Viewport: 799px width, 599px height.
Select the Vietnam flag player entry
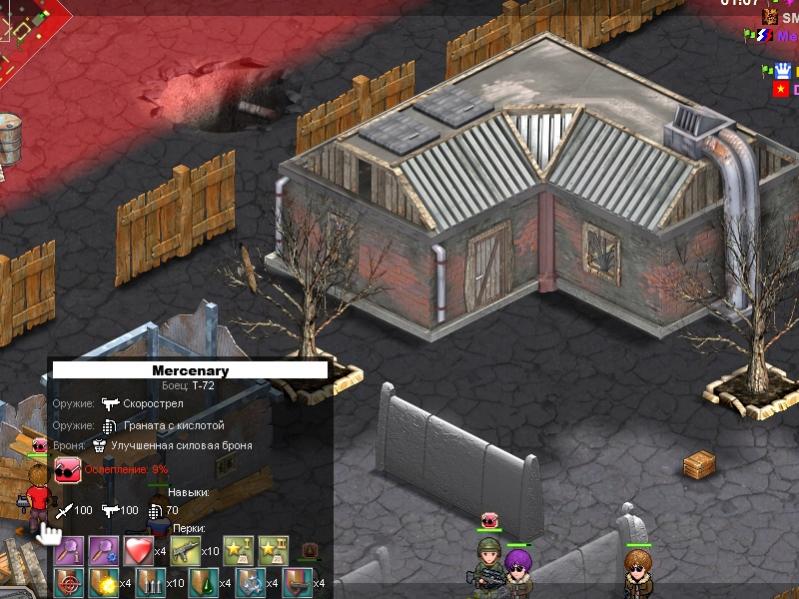(780, 89)
